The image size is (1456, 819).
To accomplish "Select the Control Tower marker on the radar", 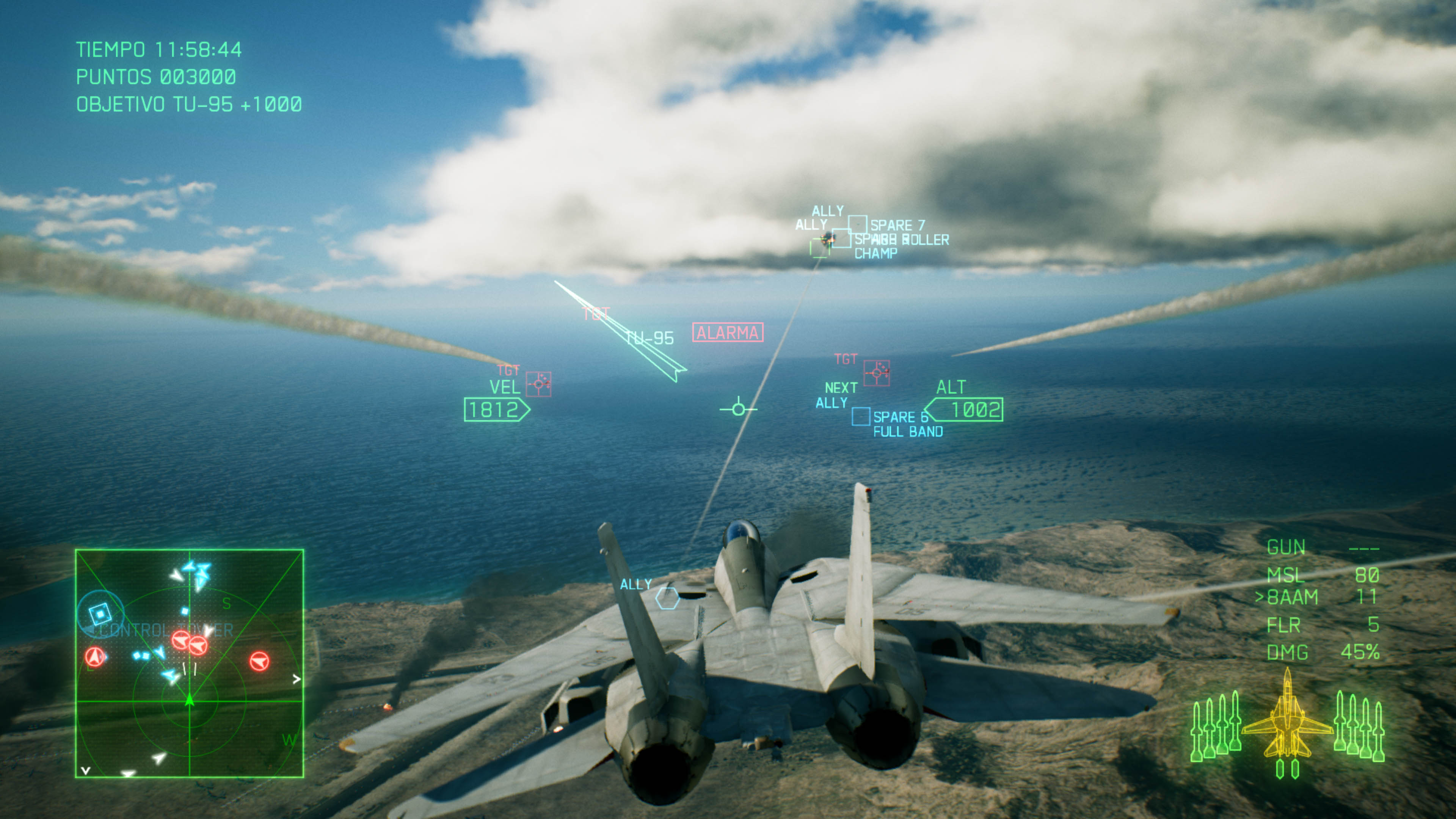I will (x=100, y=613).
